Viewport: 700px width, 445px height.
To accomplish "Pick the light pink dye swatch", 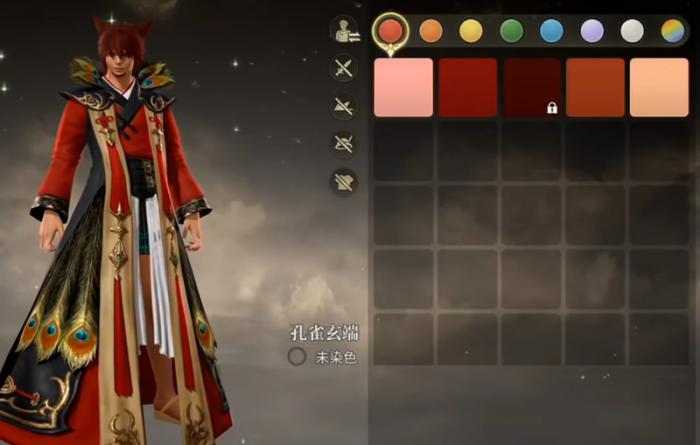I will point(403,87).
